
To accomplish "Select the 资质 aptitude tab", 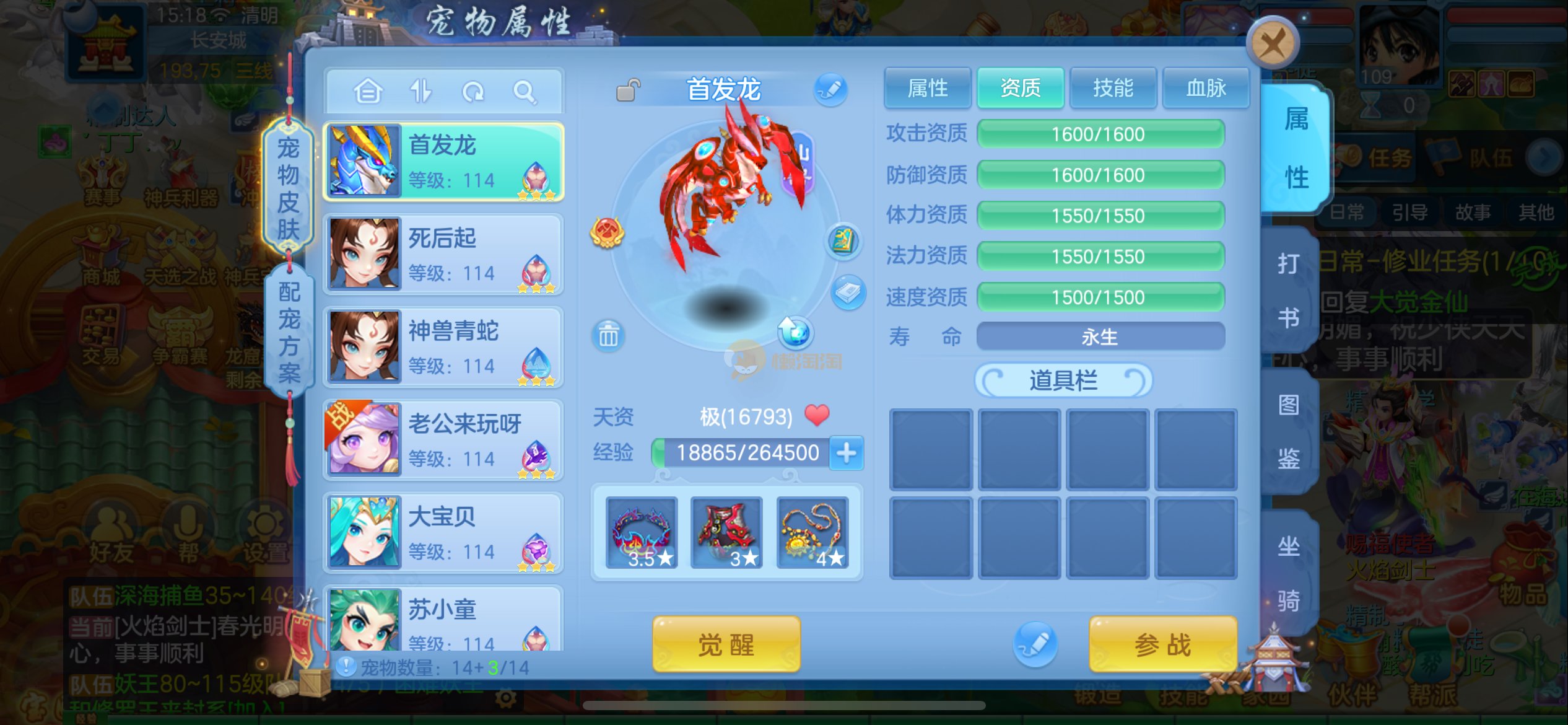I will 1020,89.
